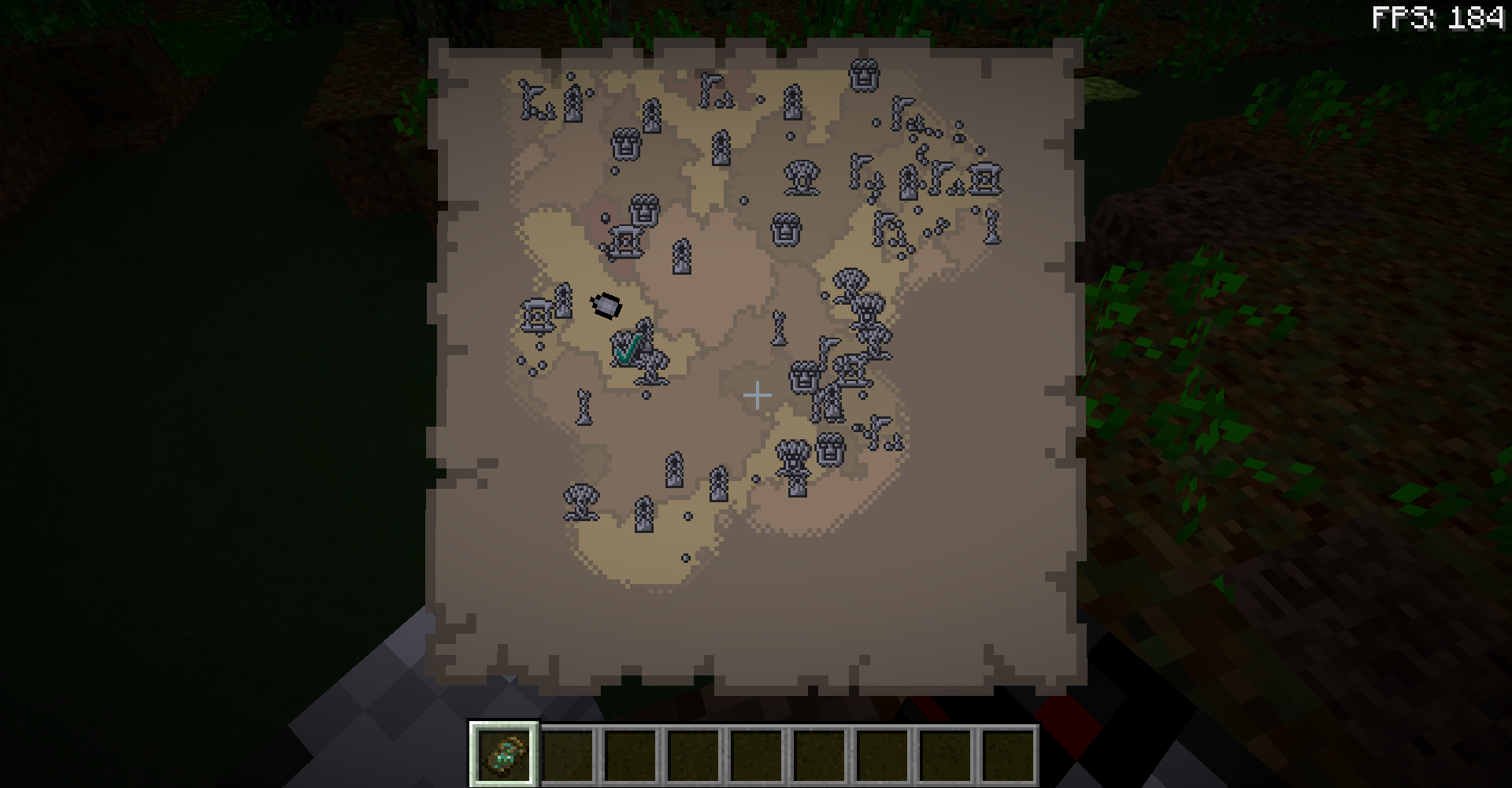Click the large face statue icon near map top-right

pyautogui.click(x=863, y=76)
